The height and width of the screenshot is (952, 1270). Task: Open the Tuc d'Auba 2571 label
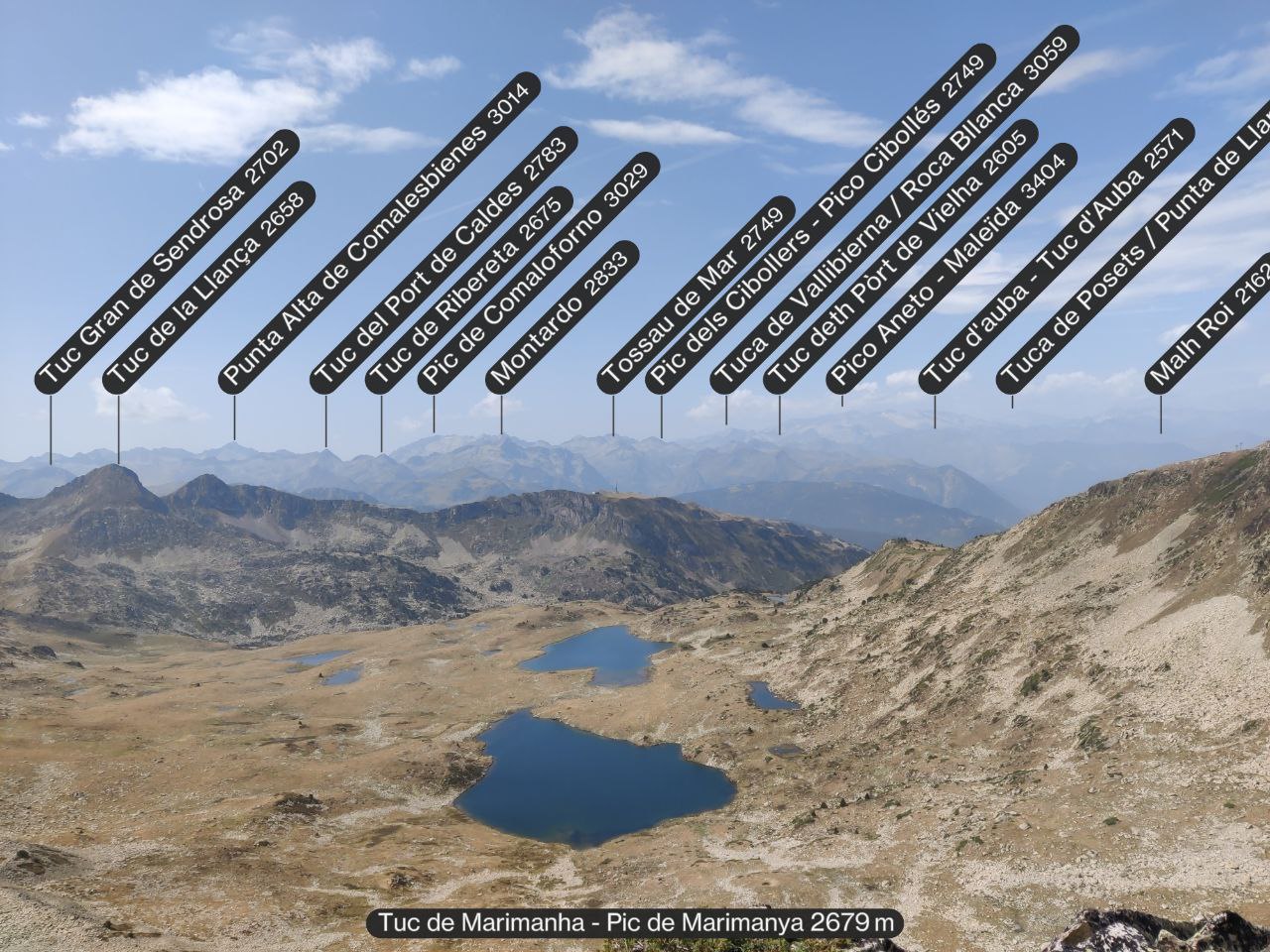(1056, 256)
